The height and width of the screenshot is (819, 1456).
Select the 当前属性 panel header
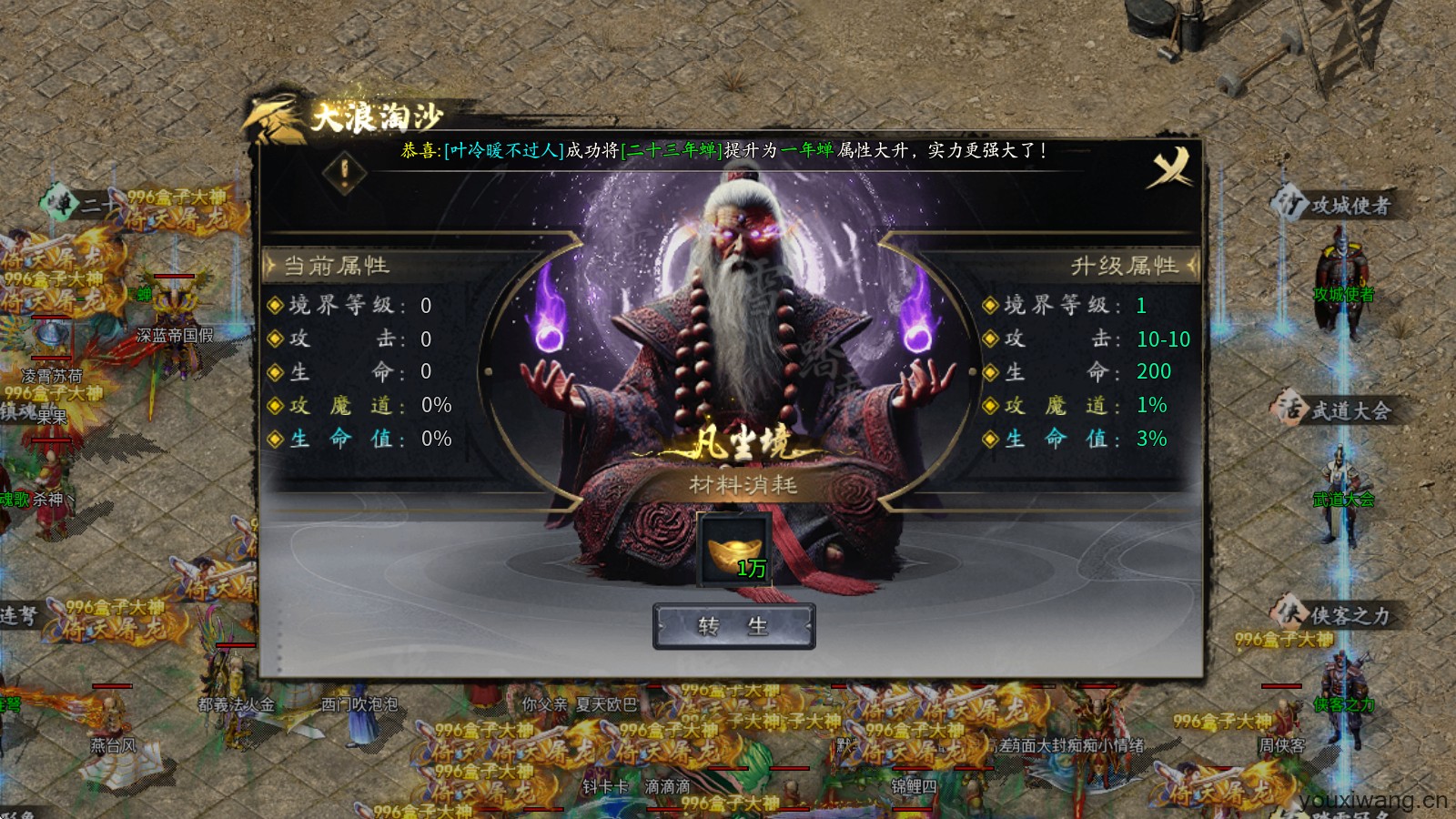point(337,266)
